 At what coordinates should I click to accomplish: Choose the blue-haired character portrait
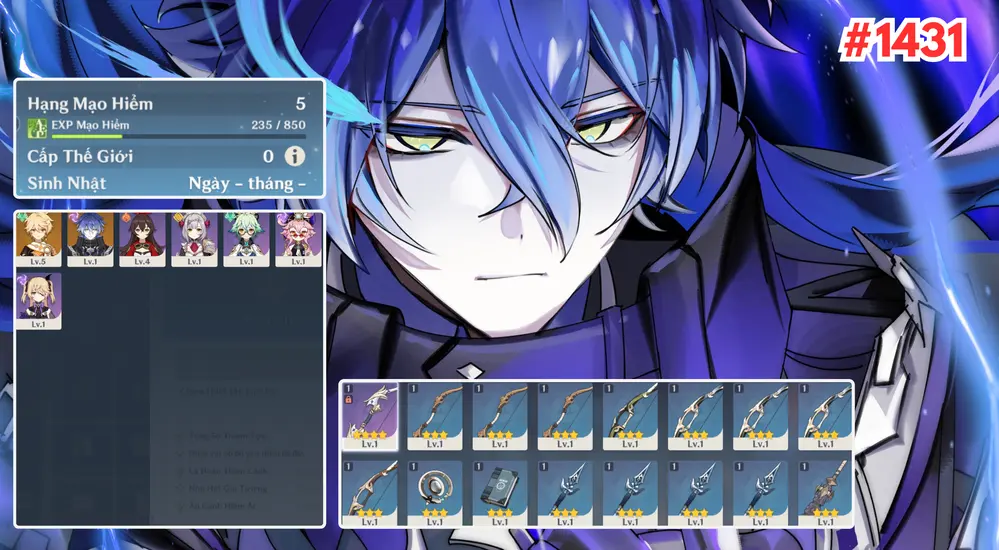point(91,238)
